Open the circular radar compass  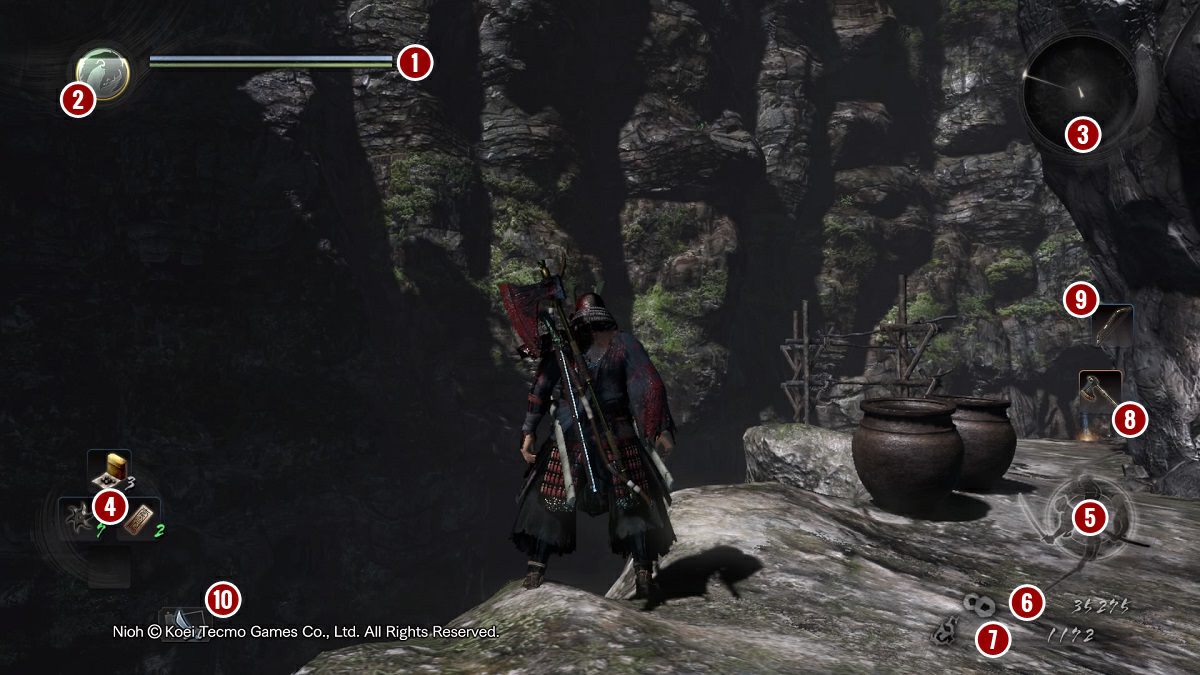coord(1078,88)
